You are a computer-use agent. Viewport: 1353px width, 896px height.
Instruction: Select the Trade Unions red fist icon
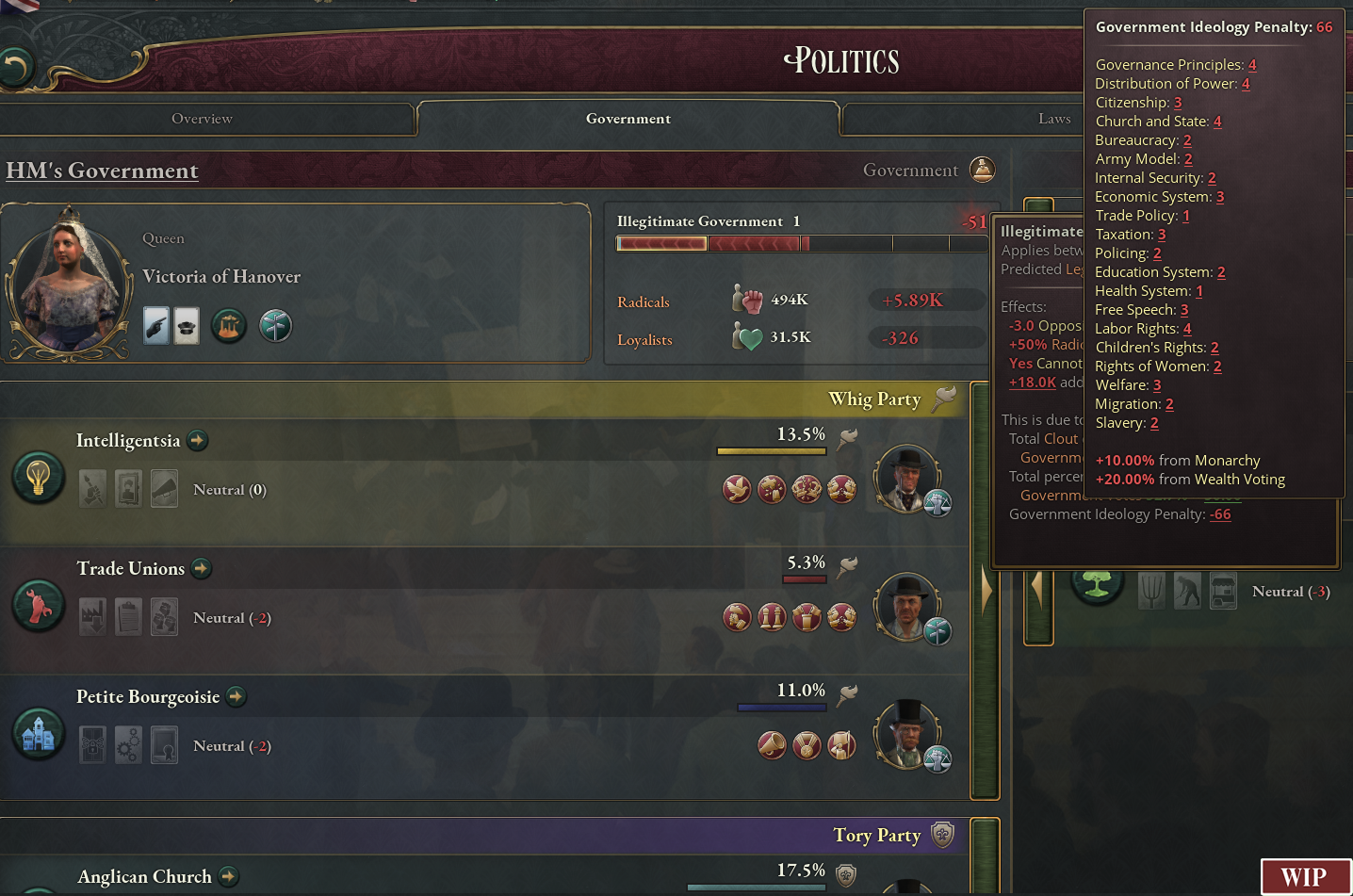pos(38,605)
